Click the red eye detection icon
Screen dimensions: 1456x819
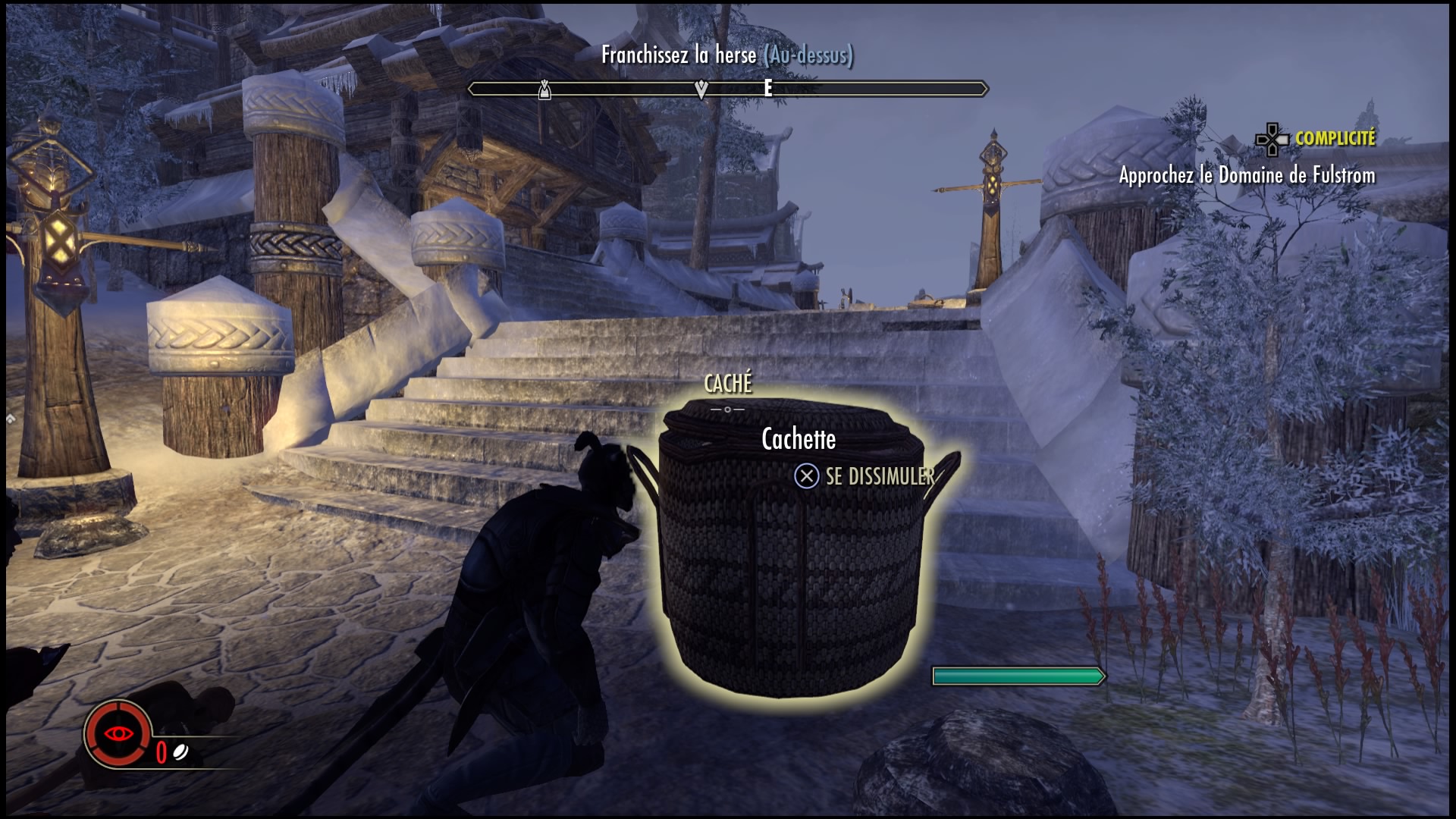tap(119, 733)
